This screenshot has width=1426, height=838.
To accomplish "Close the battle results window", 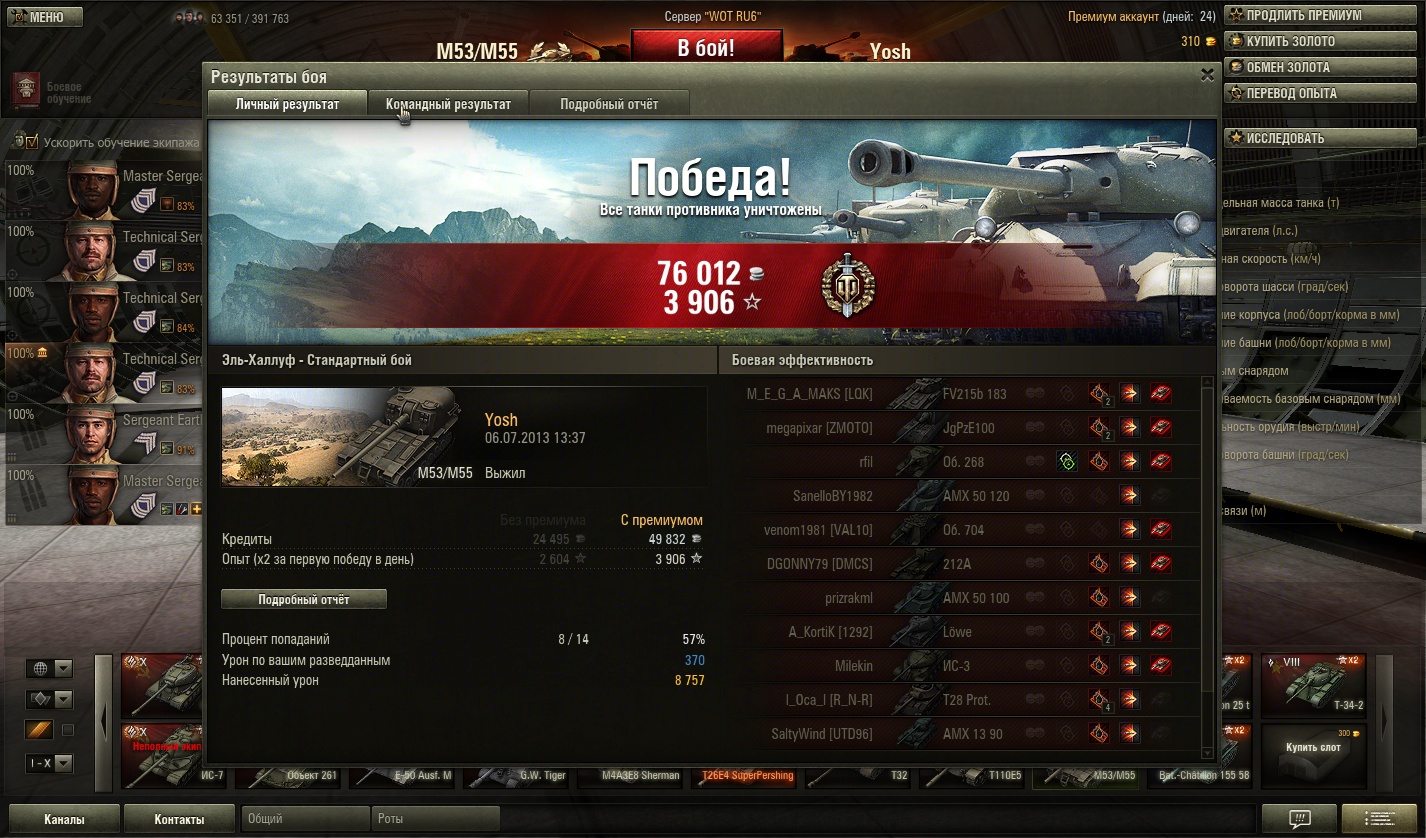I will tap(1207, 75).
